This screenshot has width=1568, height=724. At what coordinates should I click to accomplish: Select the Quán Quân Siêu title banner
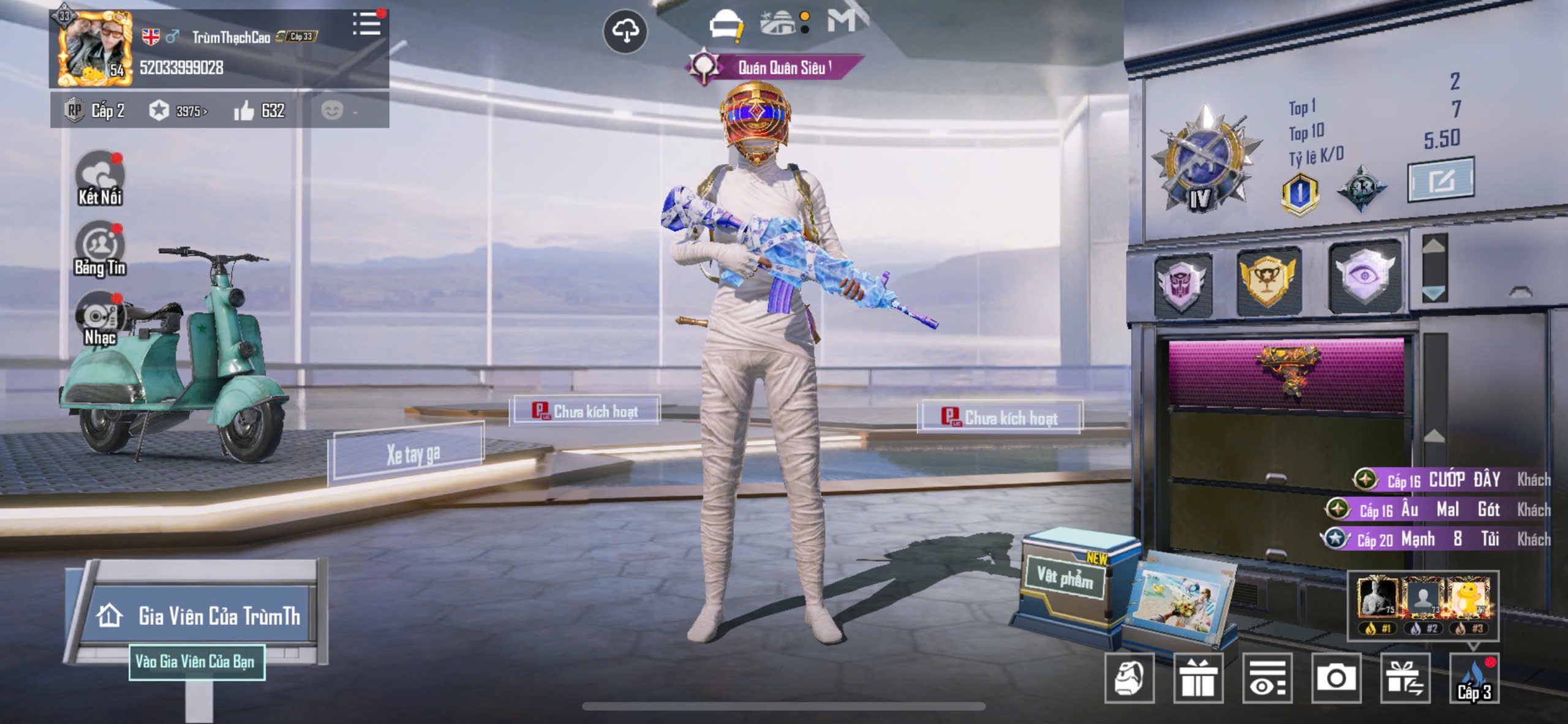[775, 67]
